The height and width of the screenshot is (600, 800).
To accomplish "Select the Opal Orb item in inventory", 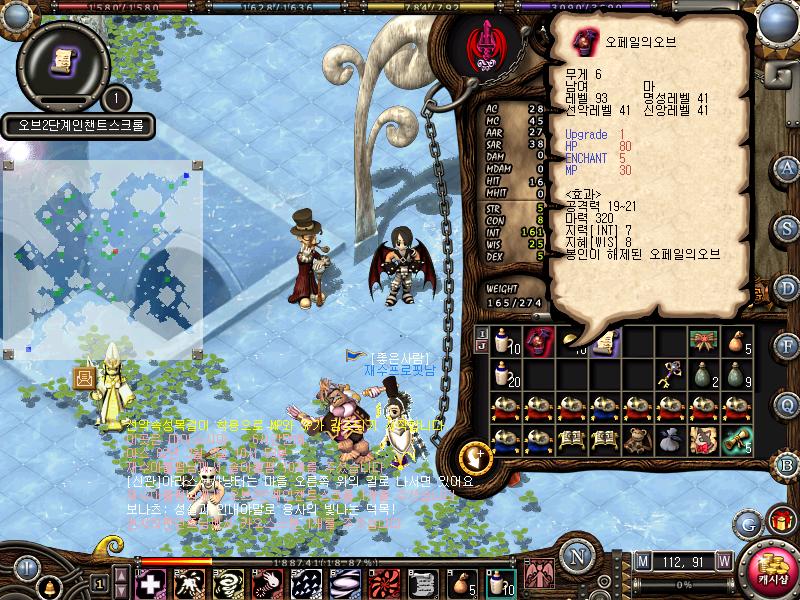I will click(x=539, y=342).
